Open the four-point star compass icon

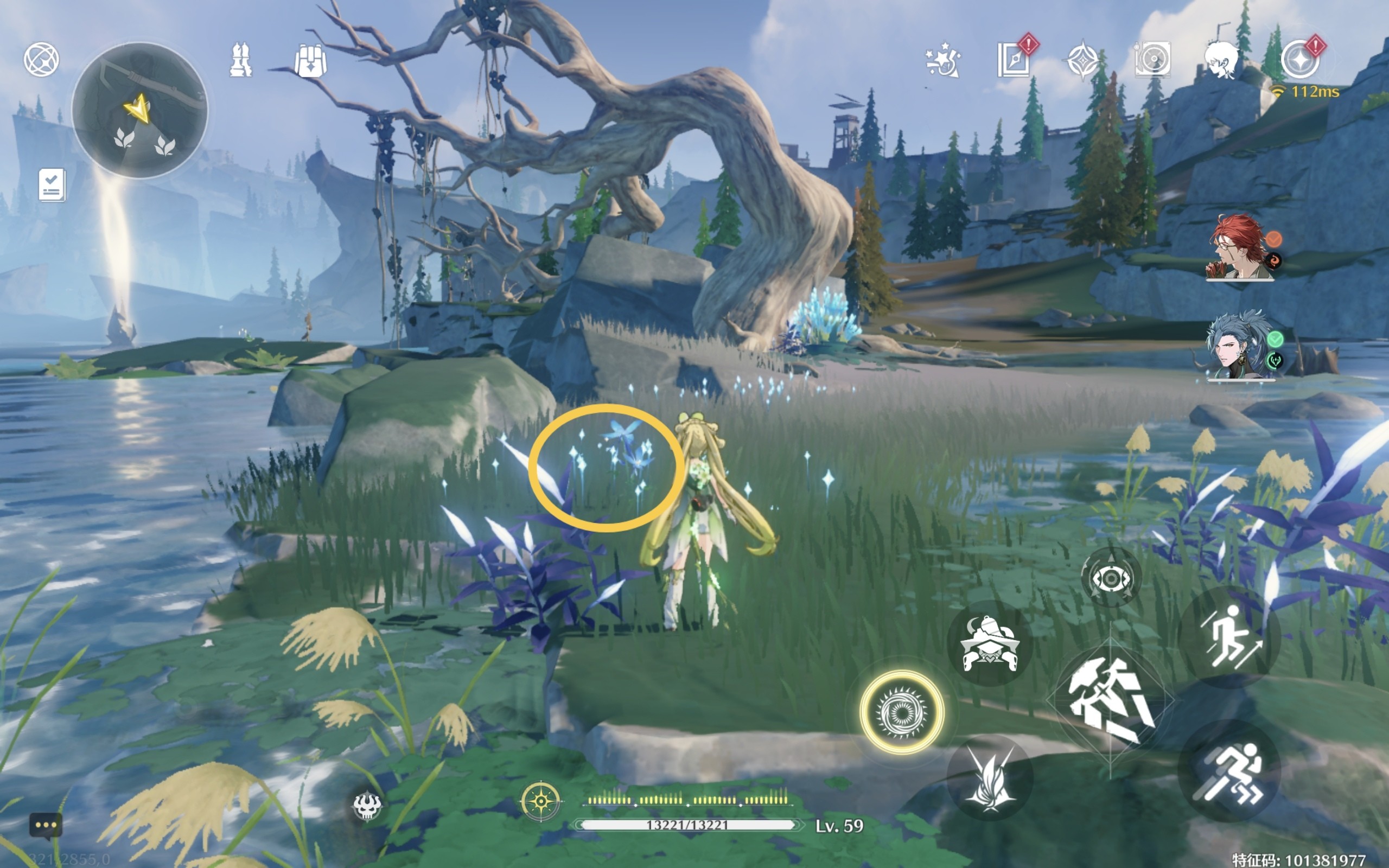pyautogui.click(x=1082, y=60)
